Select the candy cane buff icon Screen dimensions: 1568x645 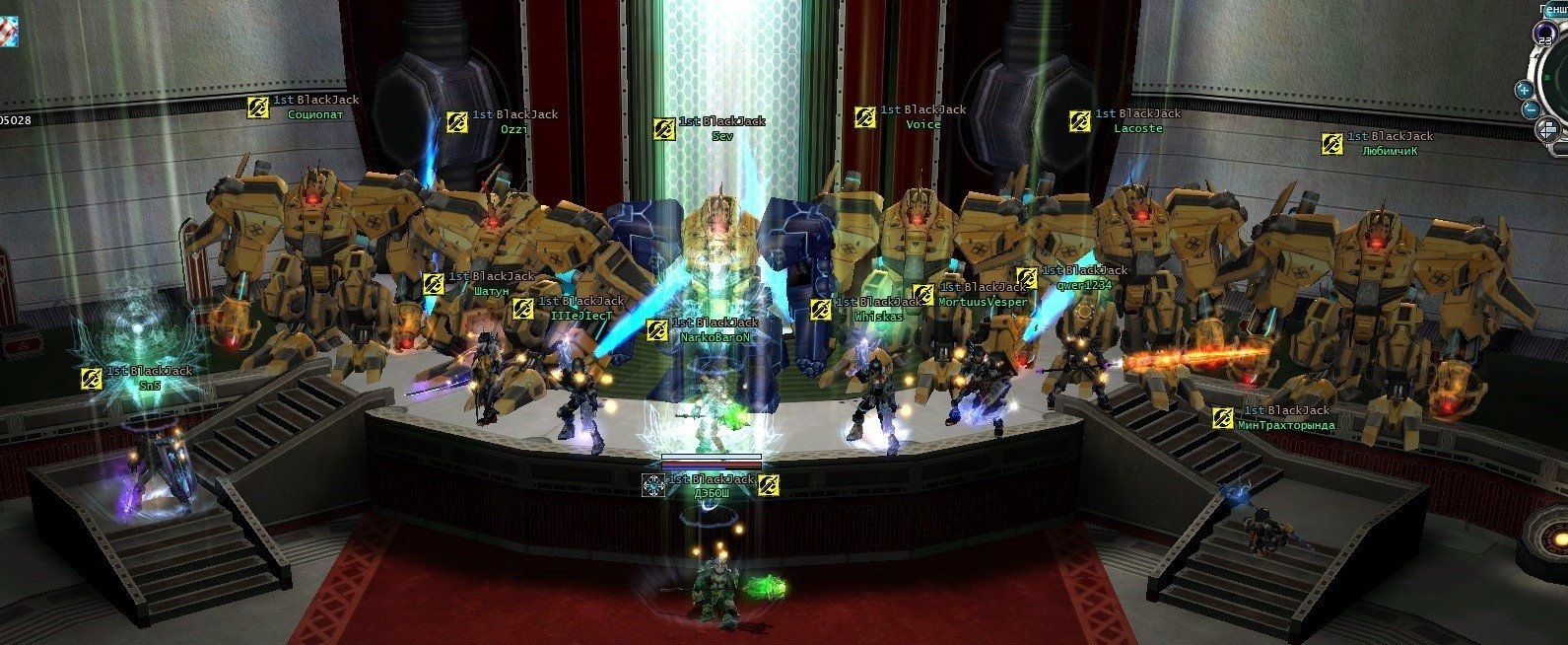pyautogui.click(x=9, y=29)
